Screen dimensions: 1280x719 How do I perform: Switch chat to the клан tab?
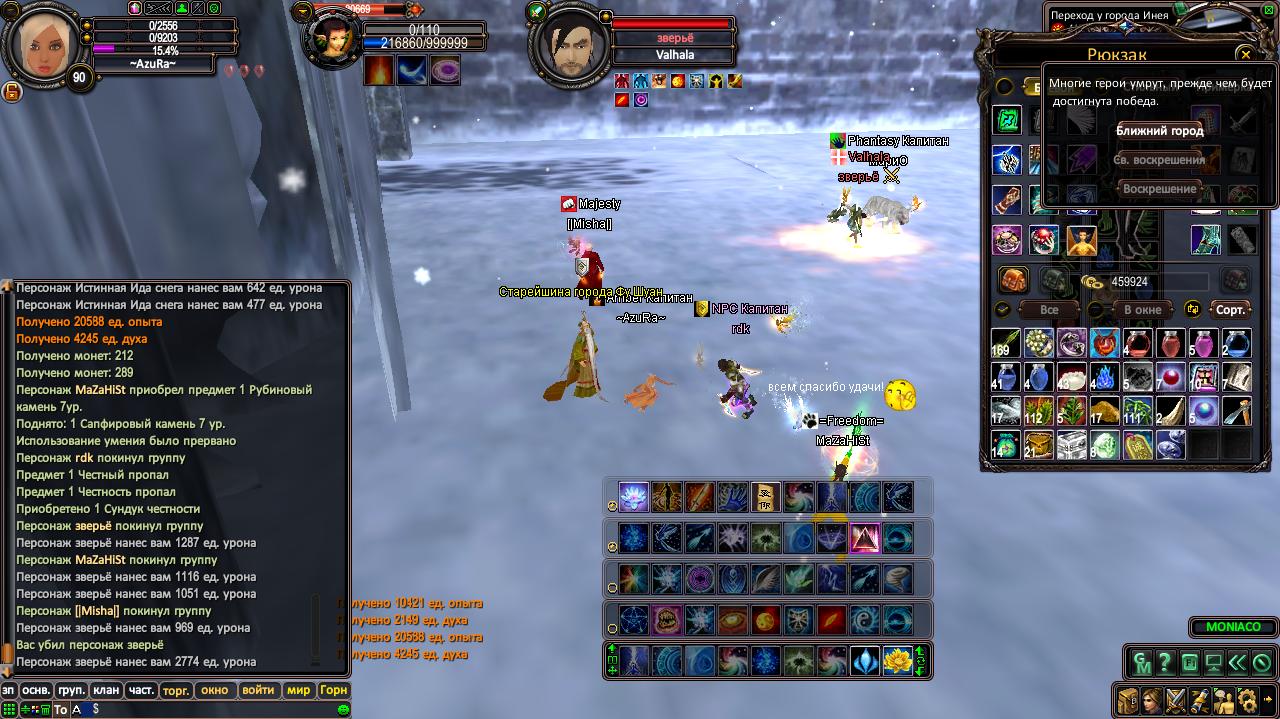coord(105,690)
